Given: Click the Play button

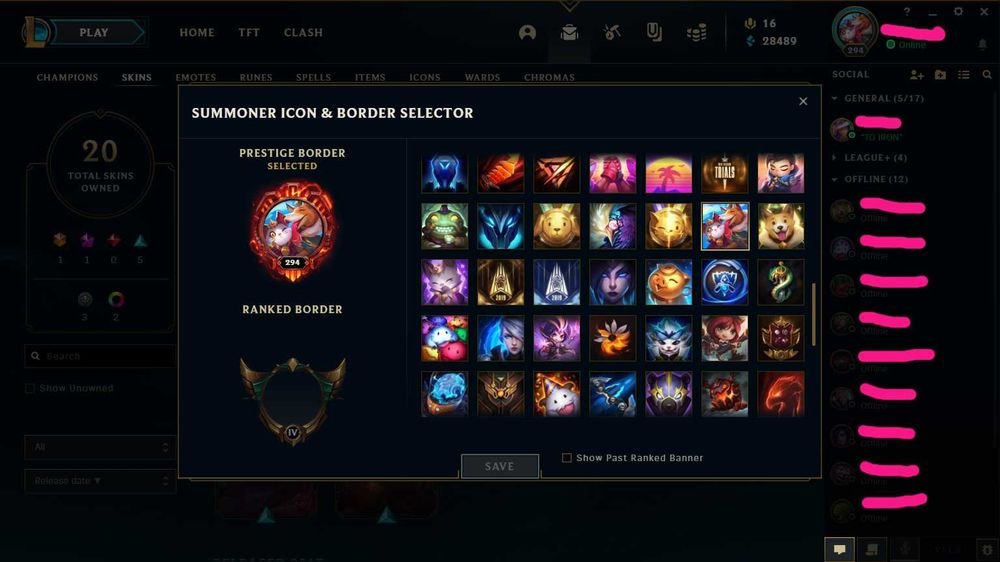Looking at the screenshot, I should point(94,33).
